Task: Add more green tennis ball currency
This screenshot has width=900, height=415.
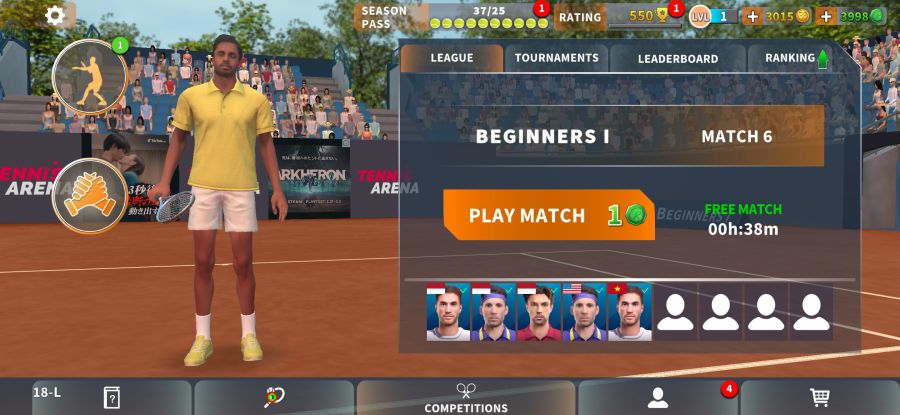Action: (x=826, y=16)
